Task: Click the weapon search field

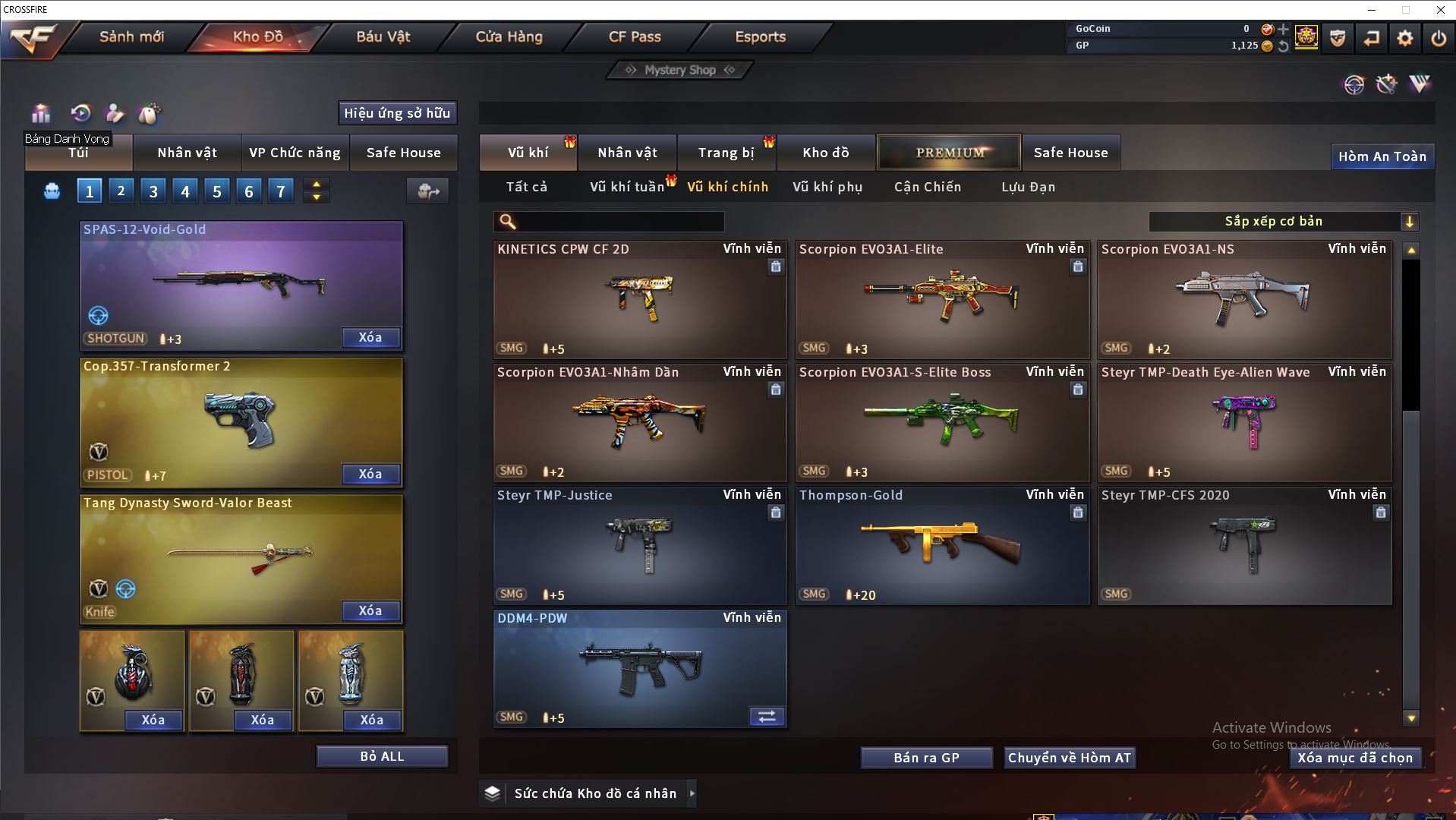Action: pos(619,222)
